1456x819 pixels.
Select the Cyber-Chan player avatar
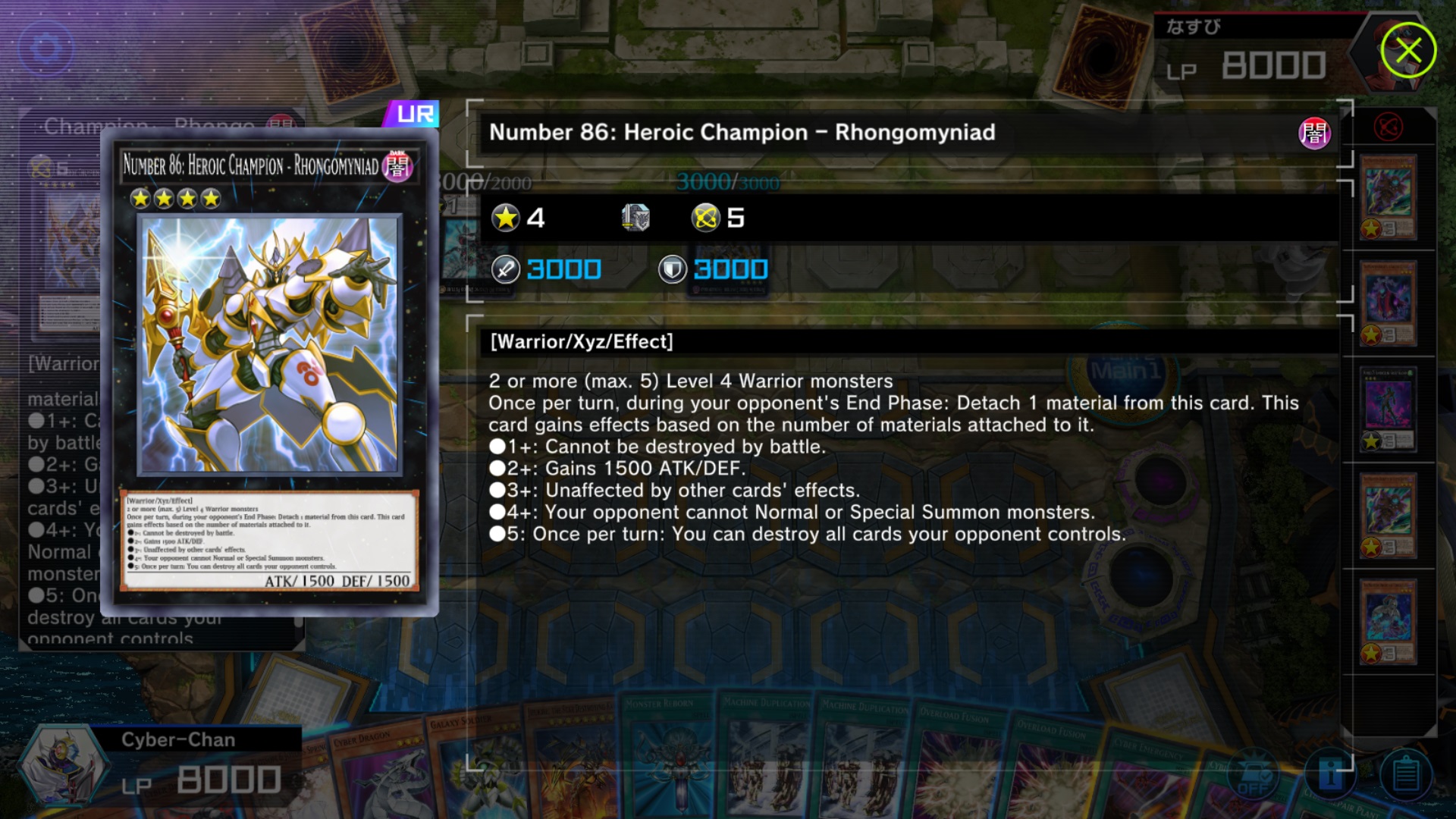[x=61, y=766]
